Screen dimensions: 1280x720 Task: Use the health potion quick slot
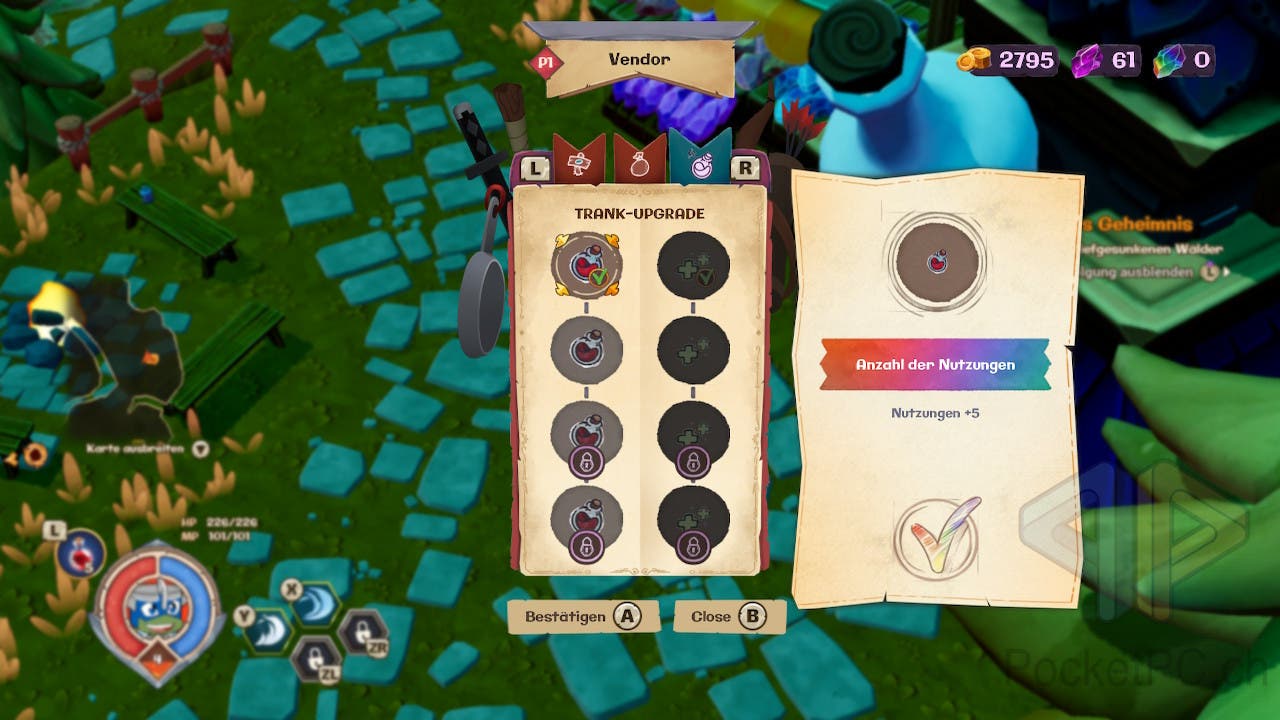click(x=80, y=554)
